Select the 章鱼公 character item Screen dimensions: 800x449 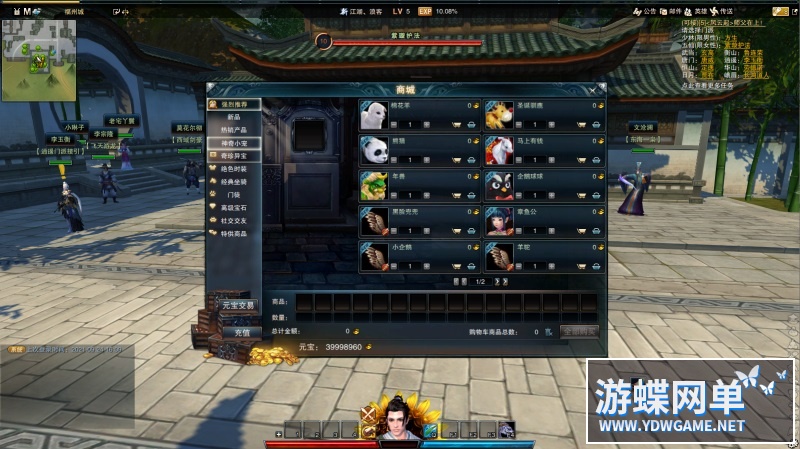500,220
